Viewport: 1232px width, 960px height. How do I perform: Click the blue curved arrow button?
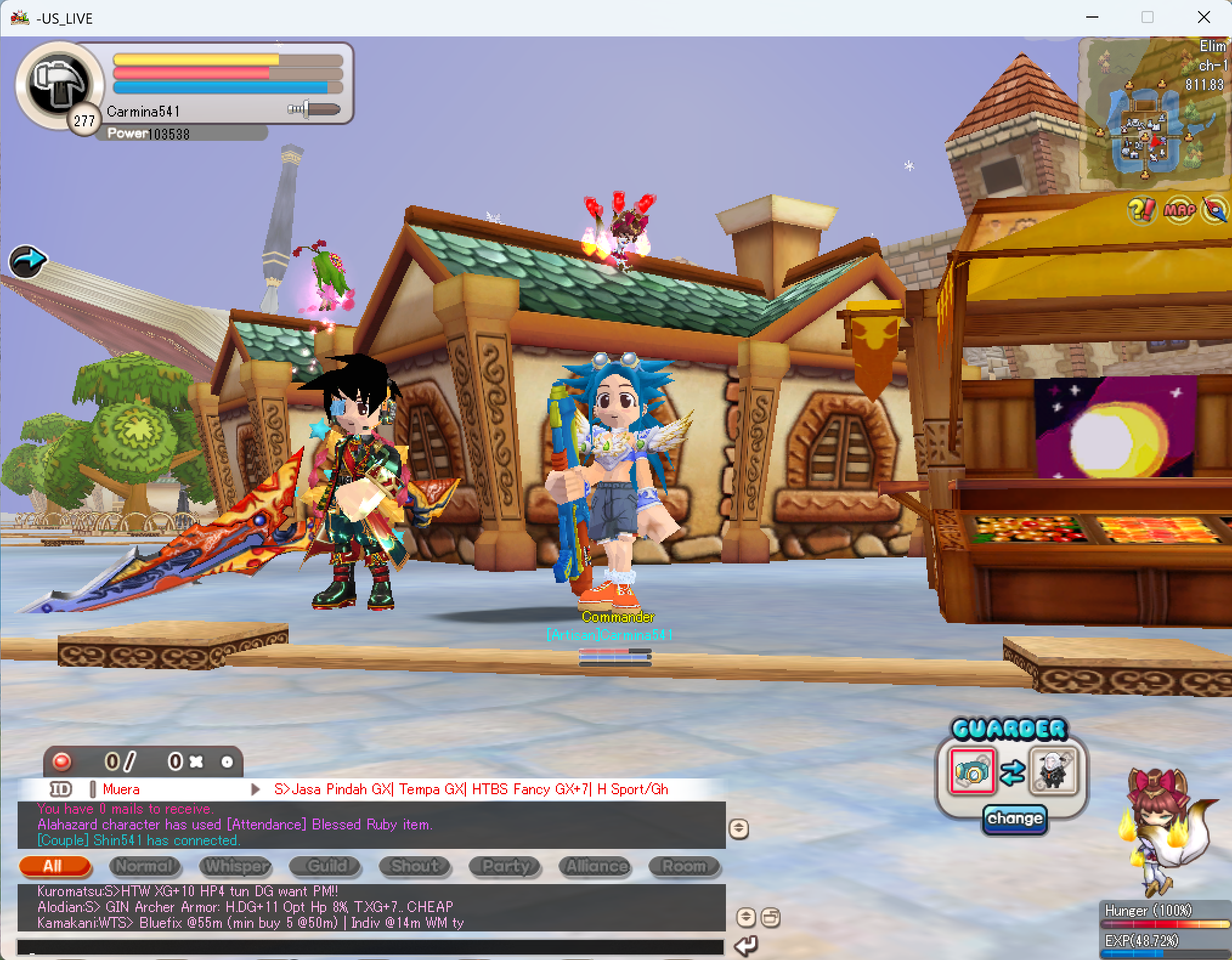coord(27,261)
